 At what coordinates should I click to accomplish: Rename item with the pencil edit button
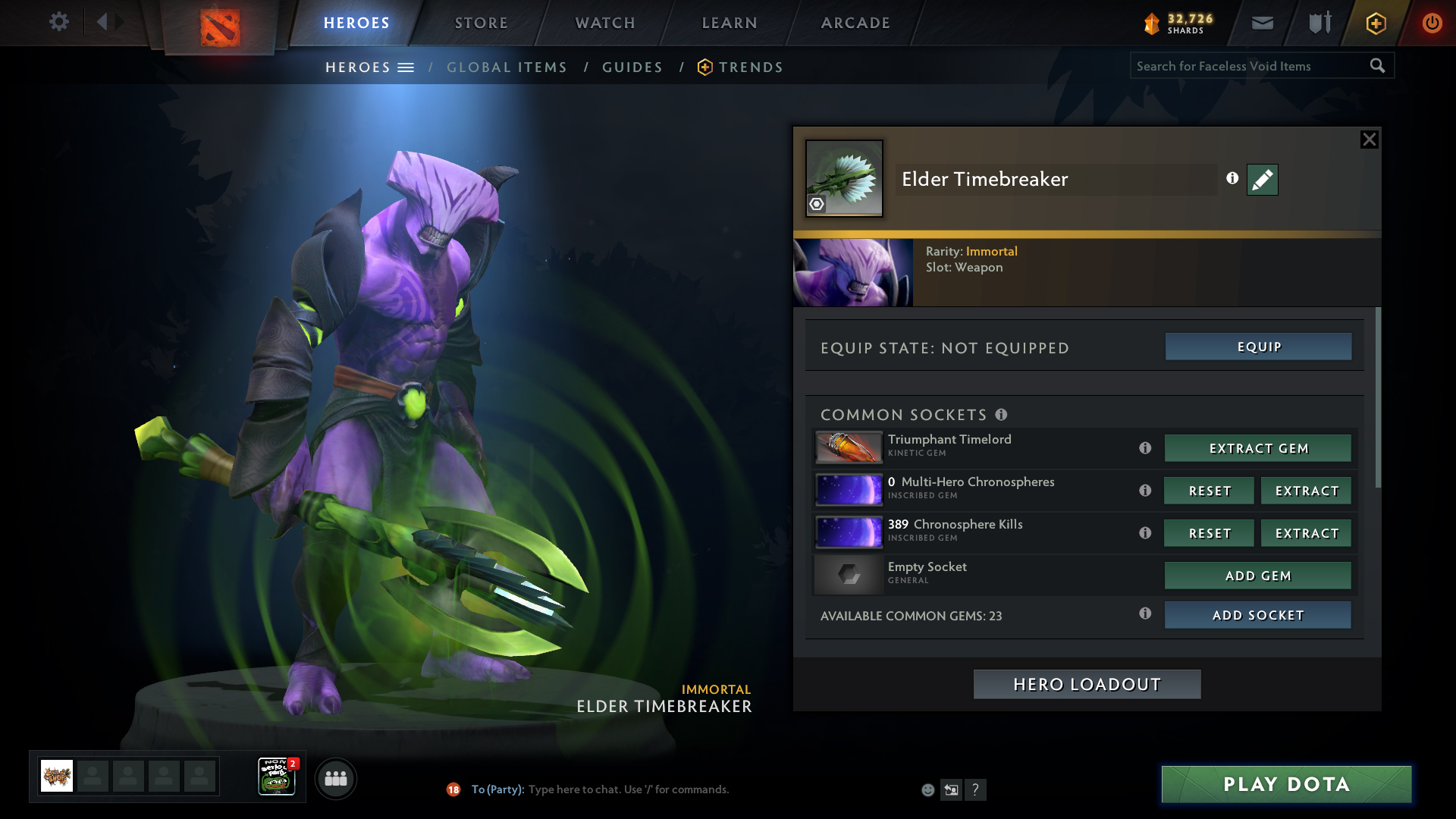click(x=1262, y=180)
